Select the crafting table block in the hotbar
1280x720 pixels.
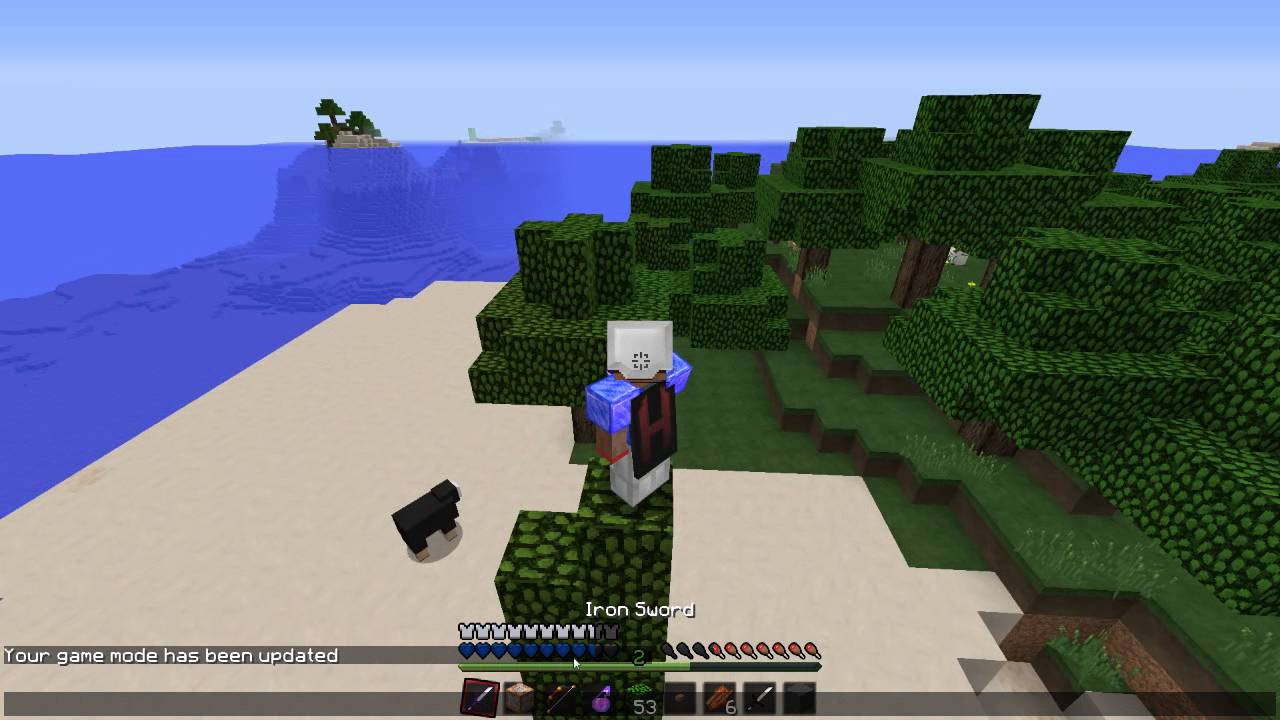tap(521, 695)
